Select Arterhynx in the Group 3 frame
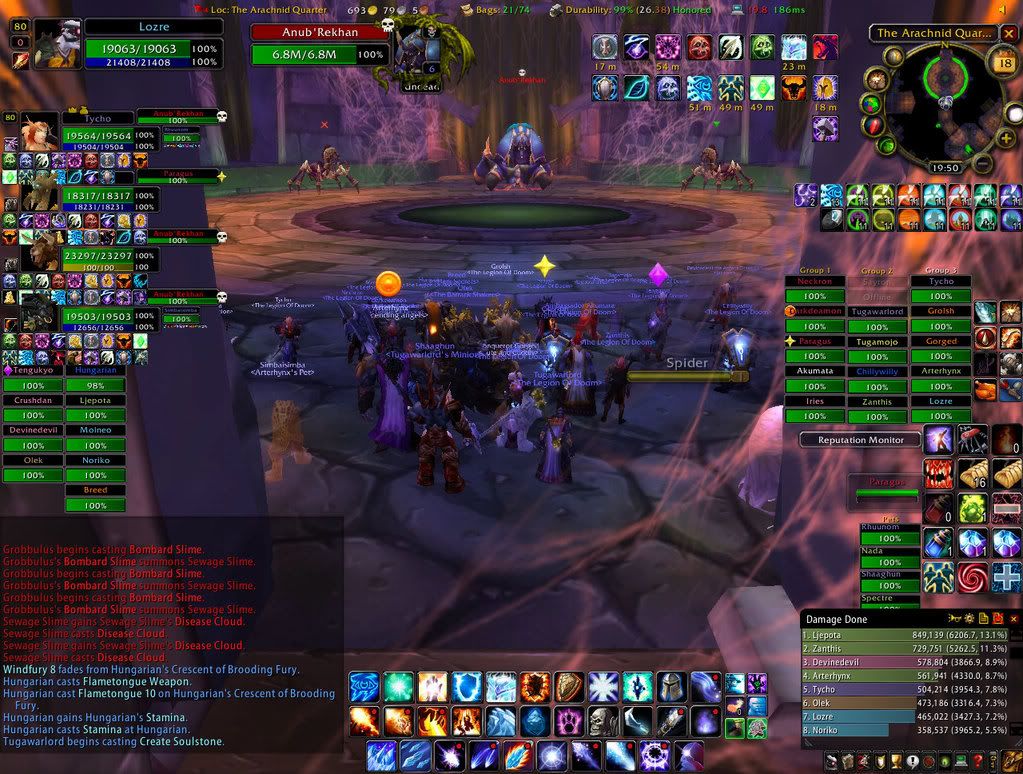Viewport: 1023px width, 774px height. [940, 371]
